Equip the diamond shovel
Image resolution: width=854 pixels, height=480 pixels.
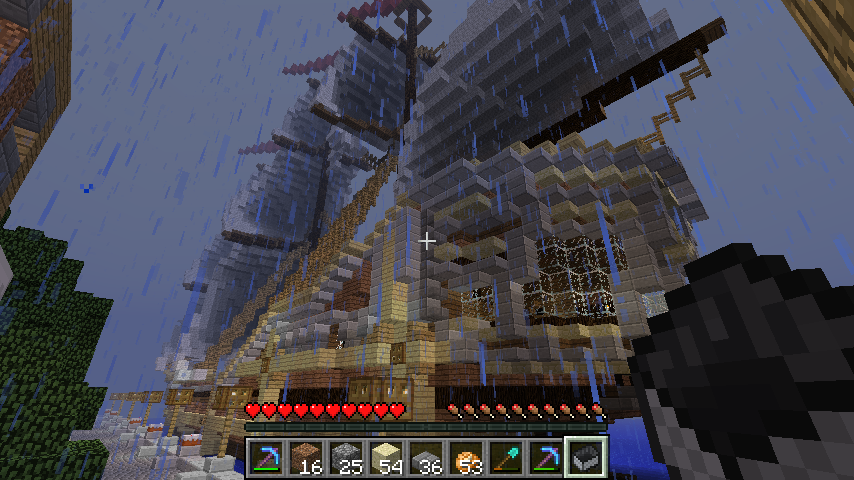click(506, 458)
